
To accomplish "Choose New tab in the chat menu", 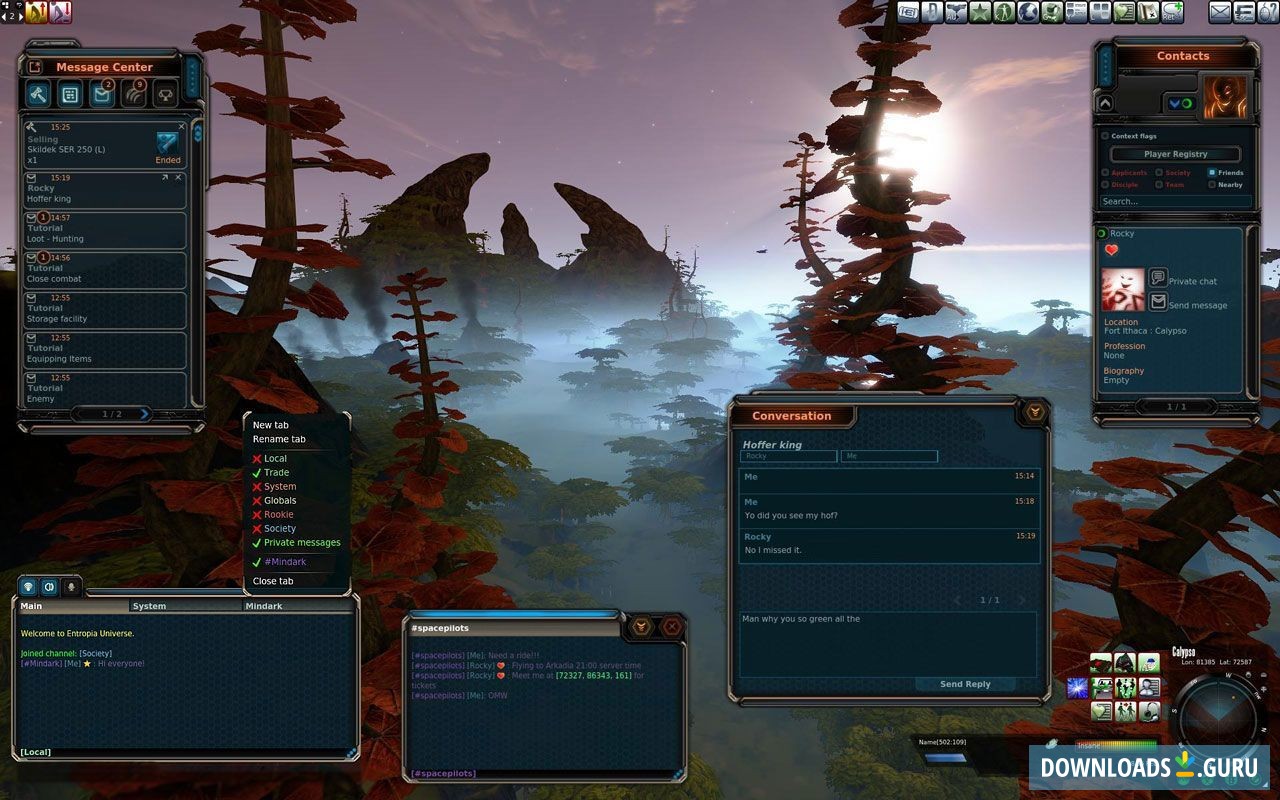I will [270, 425].
